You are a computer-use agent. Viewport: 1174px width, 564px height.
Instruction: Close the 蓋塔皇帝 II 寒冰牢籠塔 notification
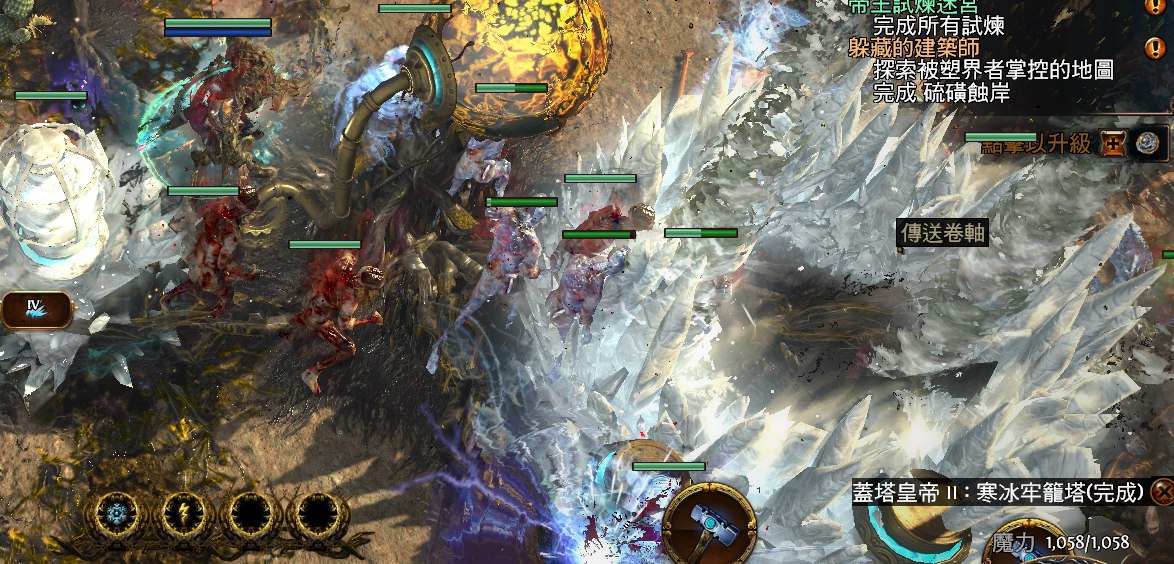click(x=1162, y=492)
